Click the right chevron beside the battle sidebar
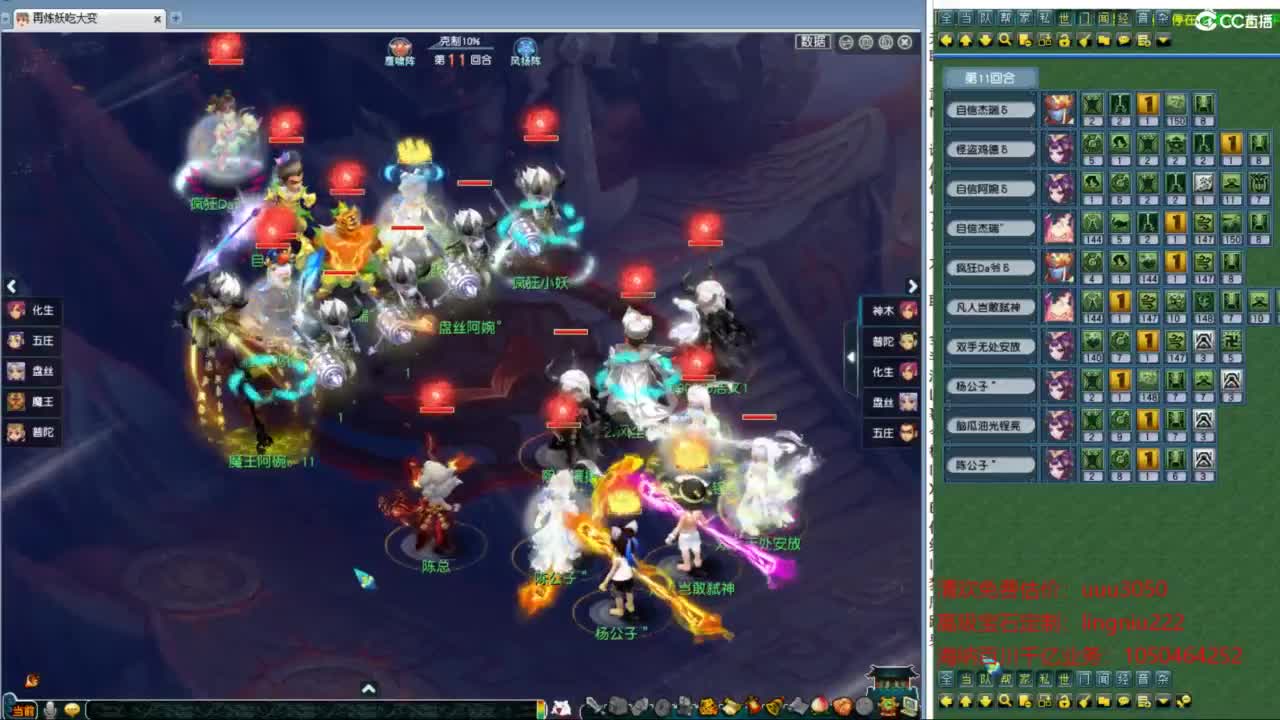Screen dimensions: 1280x720 (912, 286)
